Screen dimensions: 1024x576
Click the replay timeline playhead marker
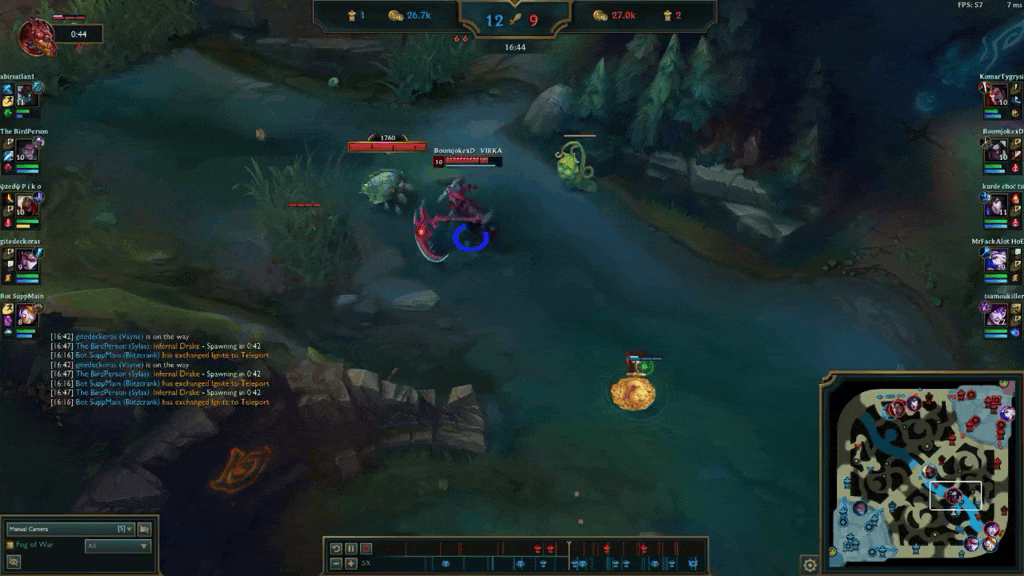[x=569, y=547]
